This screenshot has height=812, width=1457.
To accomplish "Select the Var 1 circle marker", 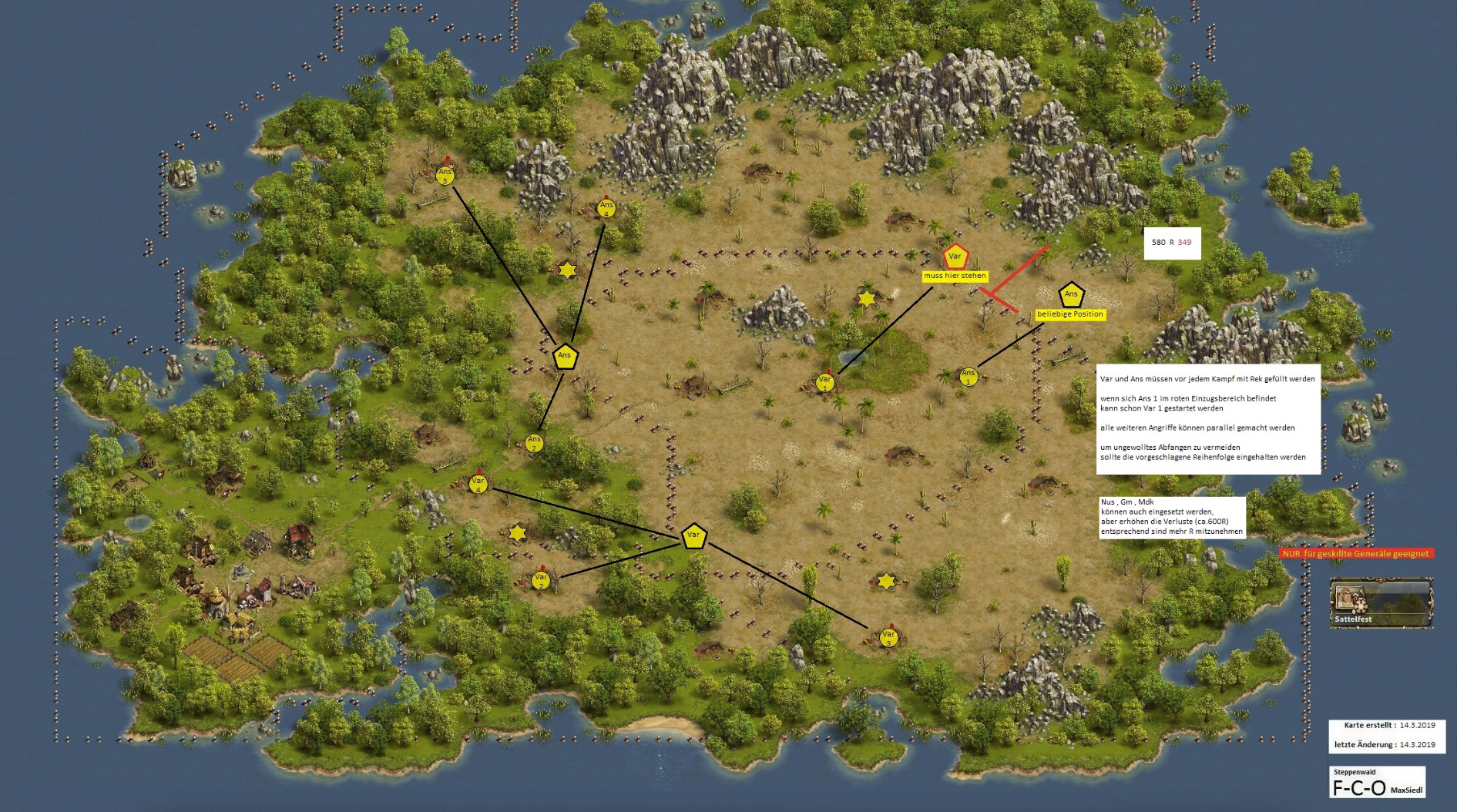I will pyautogui.click(x=824, y=382).
